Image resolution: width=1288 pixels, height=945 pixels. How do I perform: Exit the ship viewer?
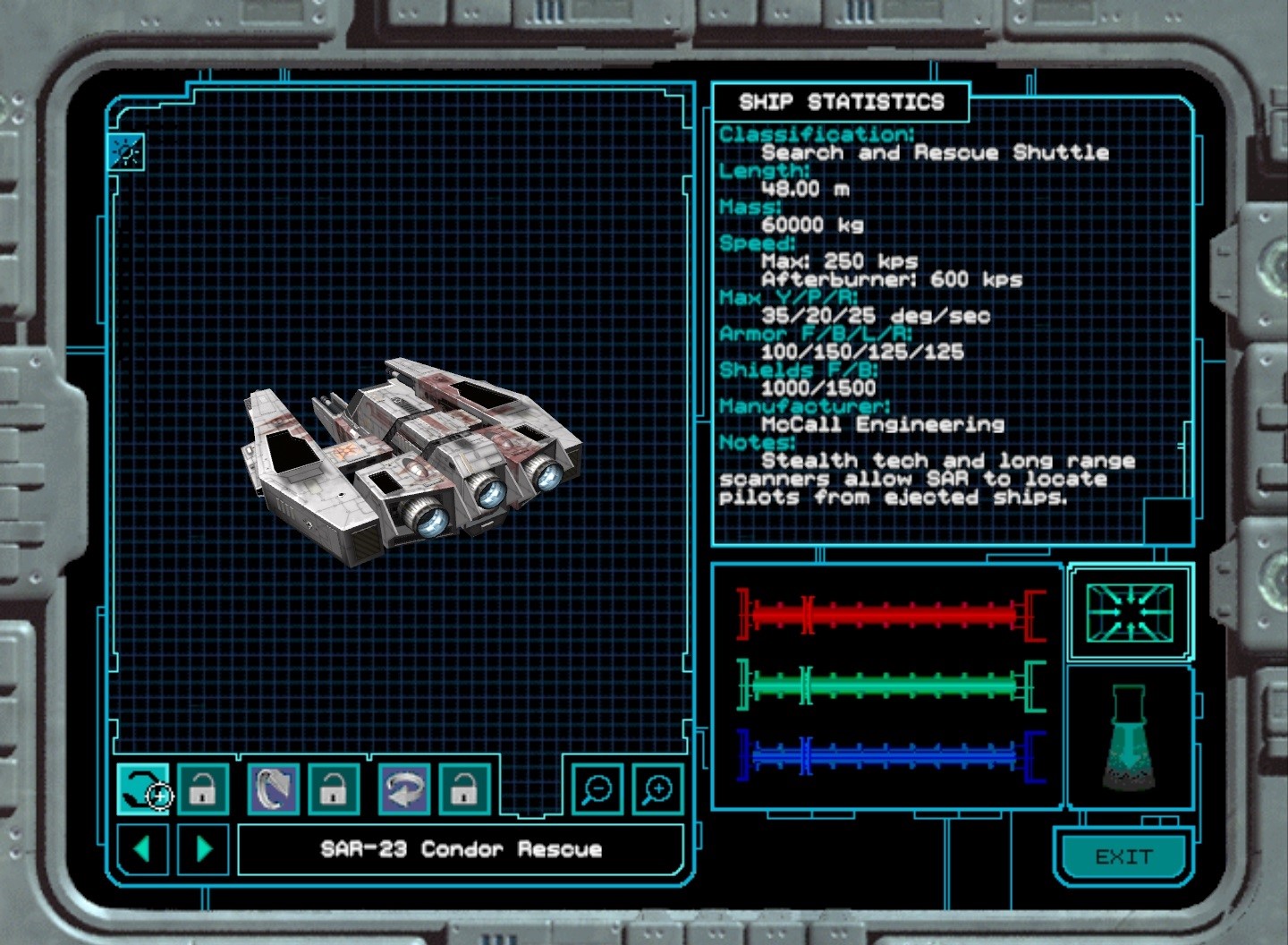pyautogui.click(x=1123, y=857)
